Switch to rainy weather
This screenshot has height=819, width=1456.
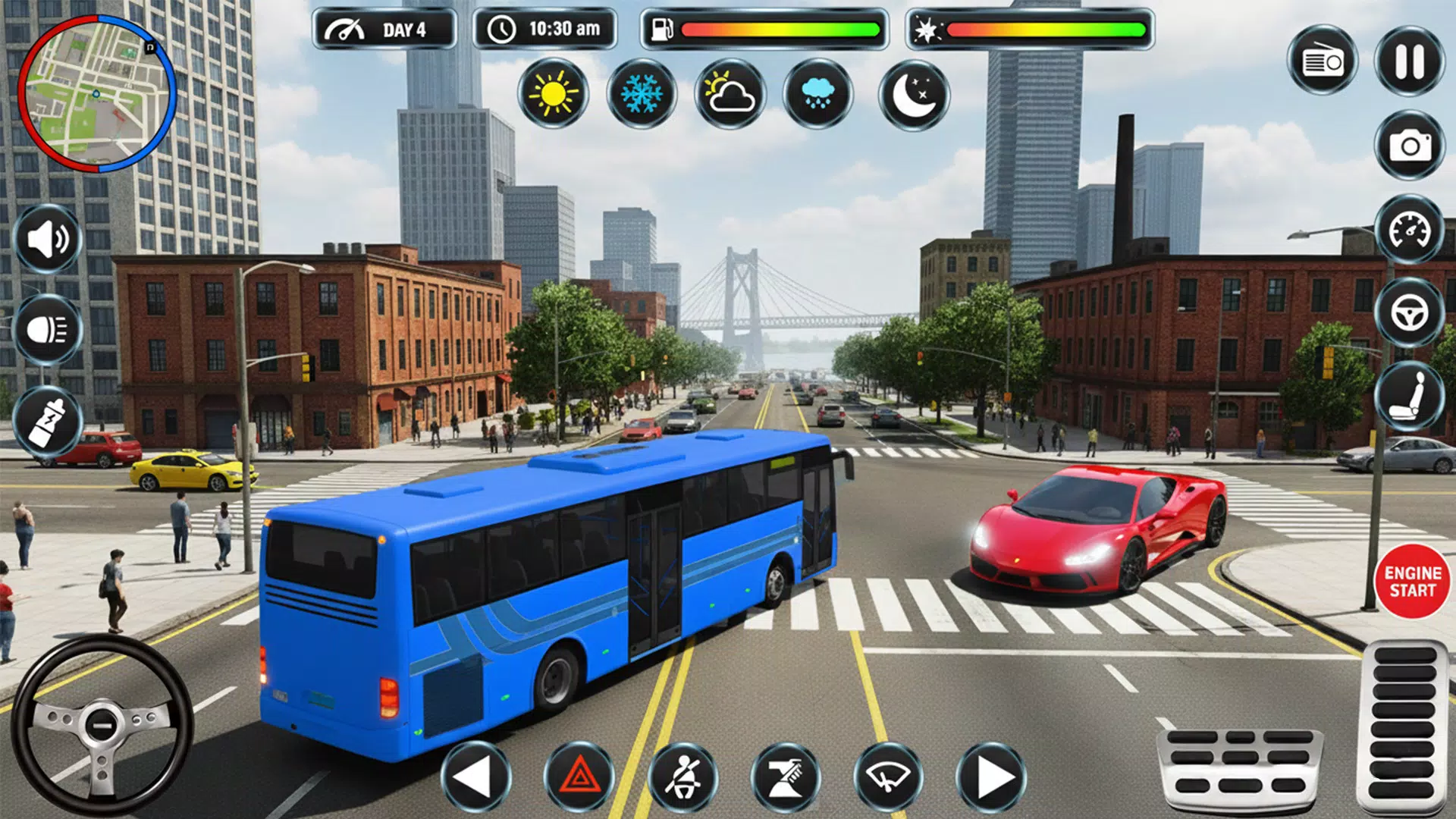(x=817, y=95)
